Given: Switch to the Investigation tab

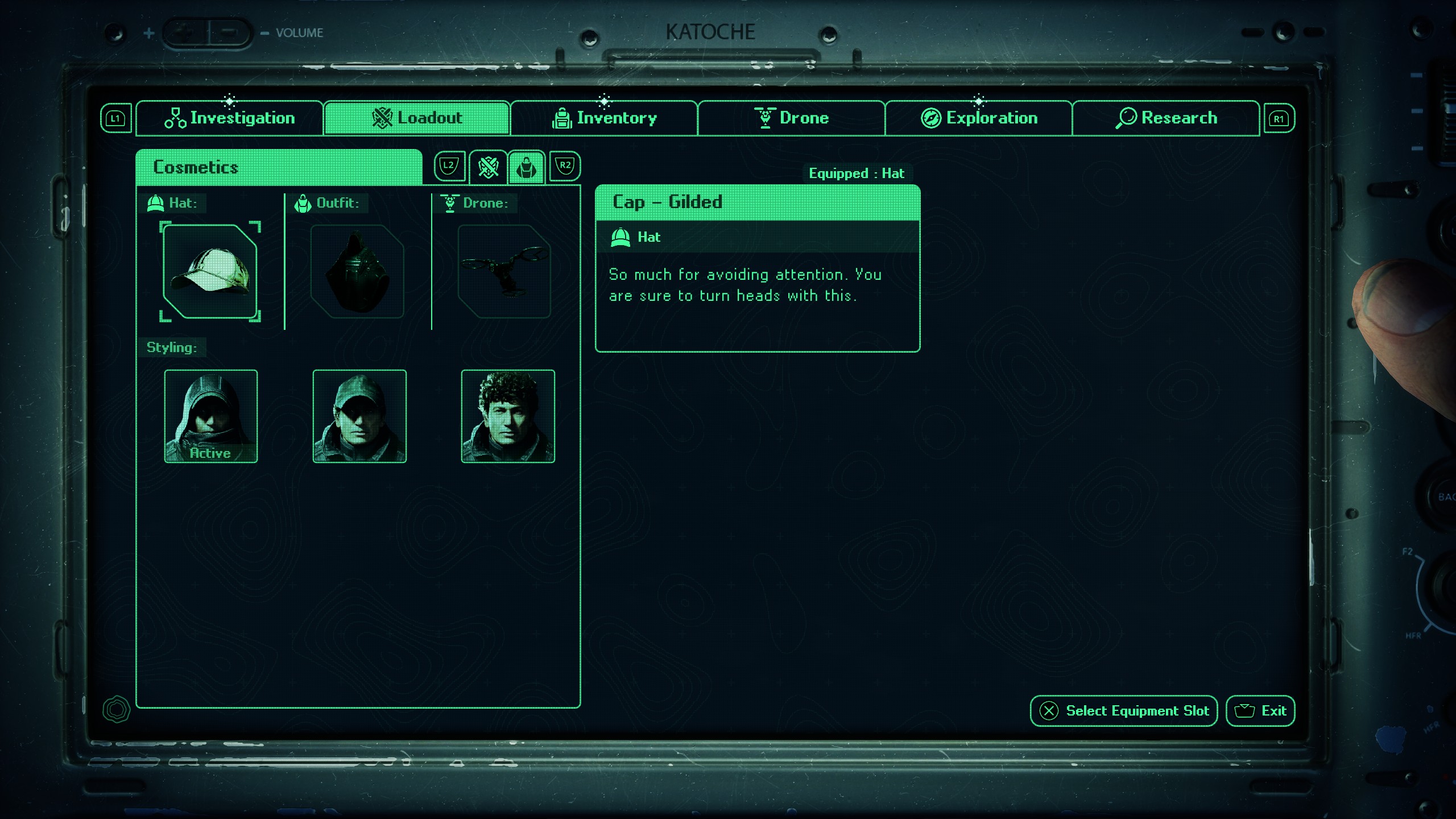Looking at the screenshot, I should tap(230, 118).
